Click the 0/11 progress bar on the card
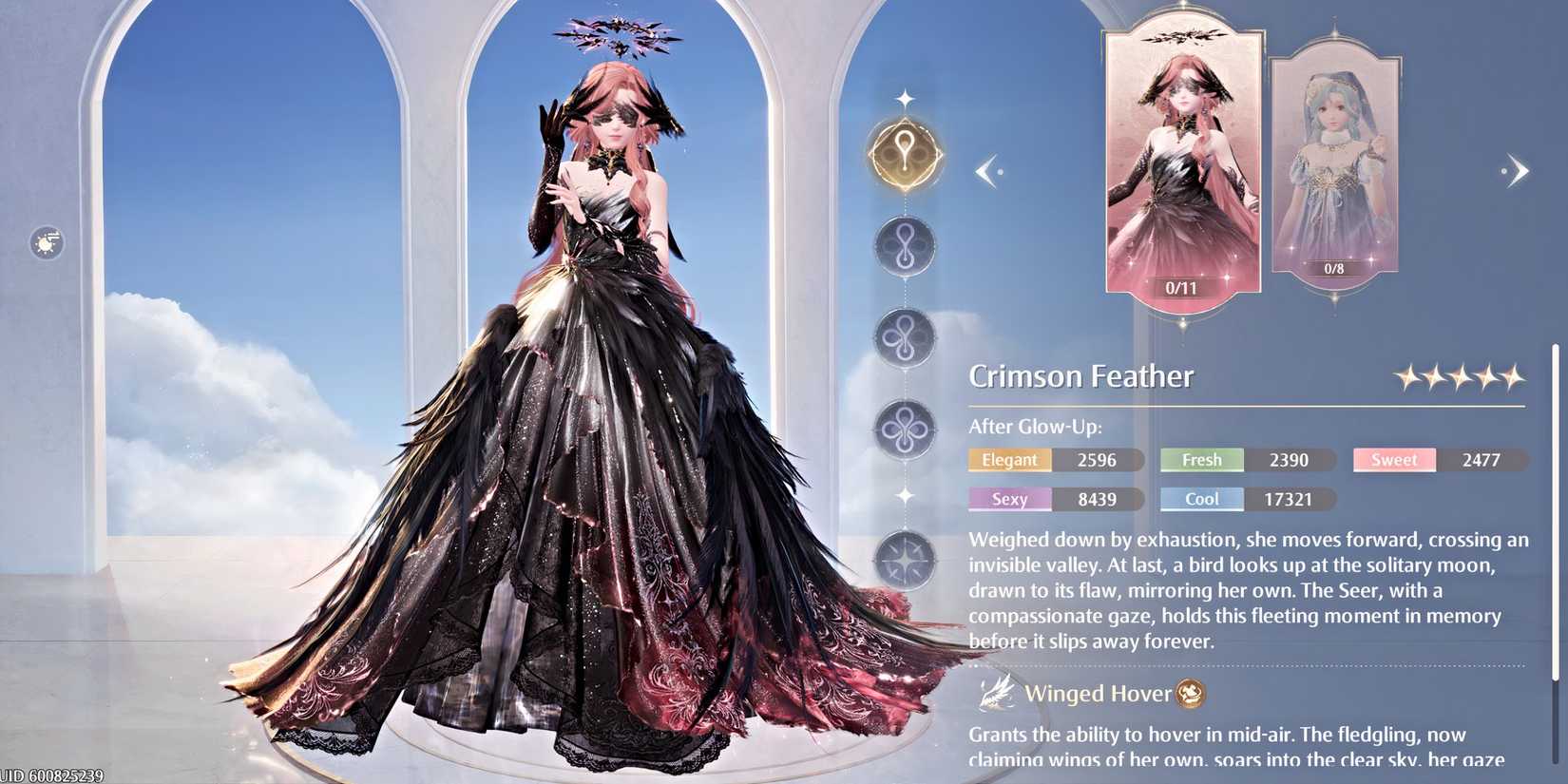The height and width of the screenshot is (784, 1568). tap(1183, 286)
